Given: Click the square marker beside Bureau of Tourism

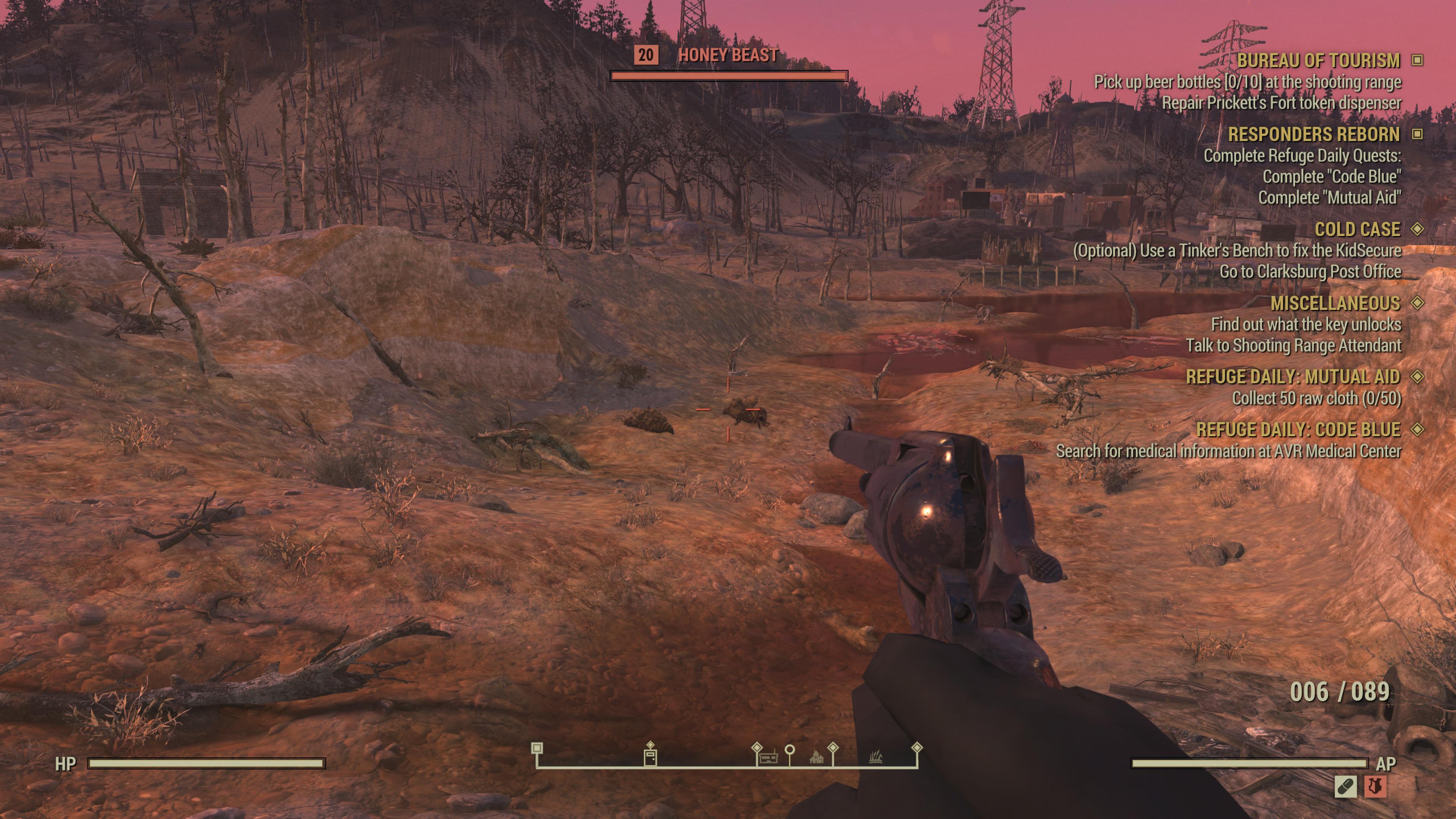Looking at the screenshot, I should (1417, 60).
